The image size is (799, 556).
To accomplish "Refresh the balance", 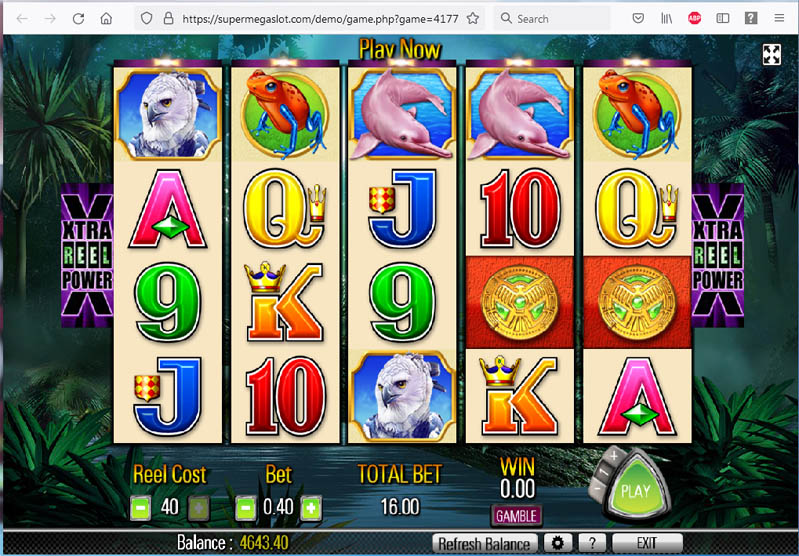I will (483, 544).
